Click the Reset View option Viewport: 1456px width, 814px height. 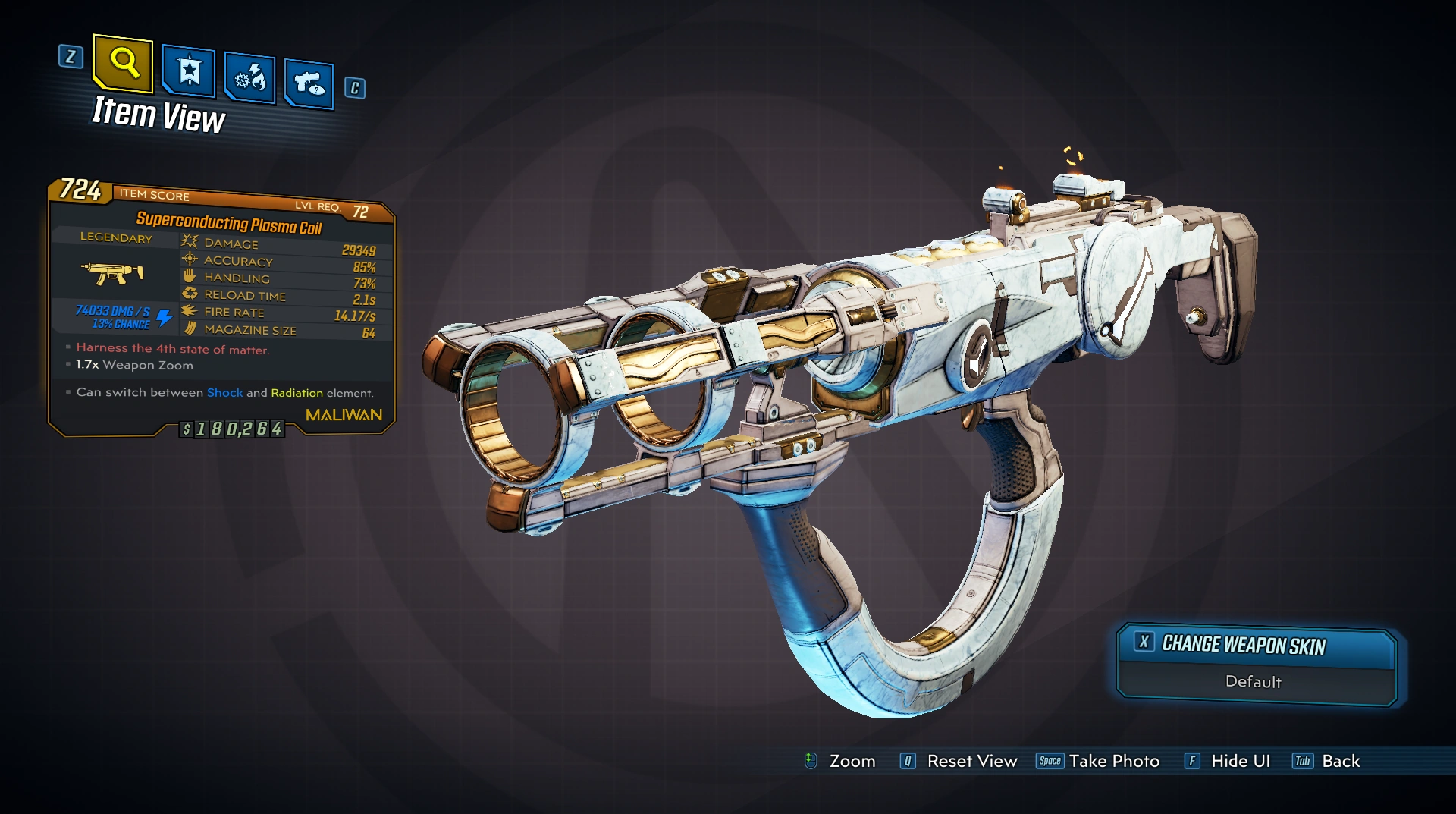point(971,761)
